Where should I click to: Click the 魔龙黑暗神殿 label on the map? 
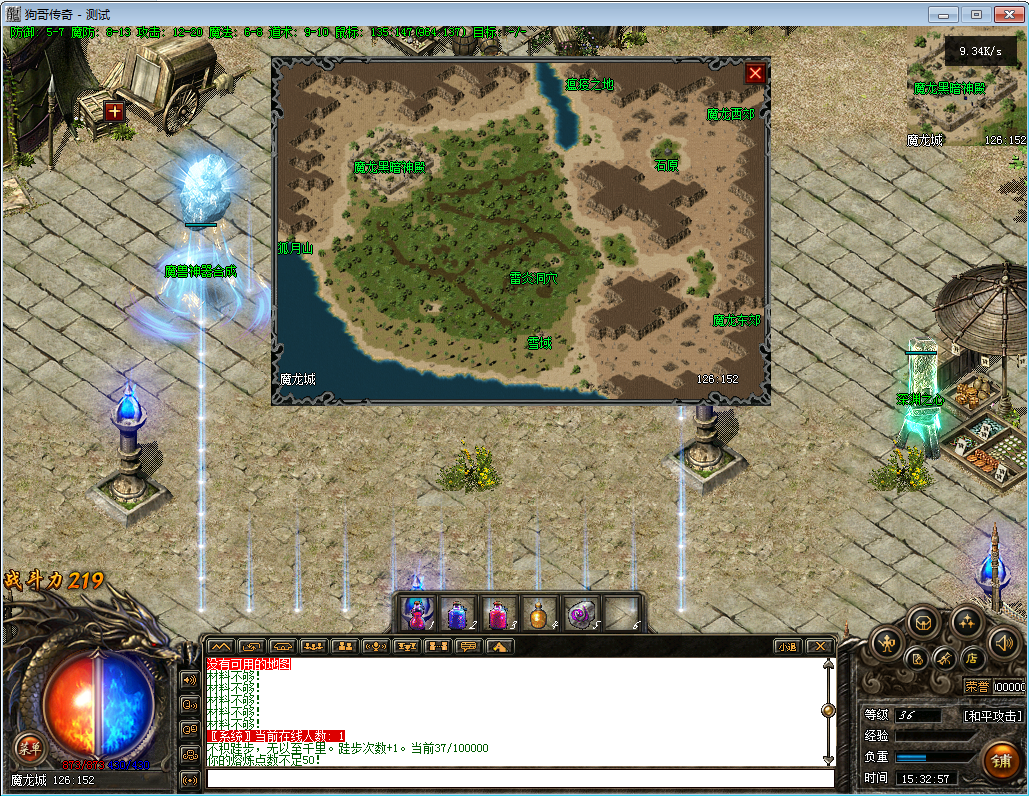[389, 167]
